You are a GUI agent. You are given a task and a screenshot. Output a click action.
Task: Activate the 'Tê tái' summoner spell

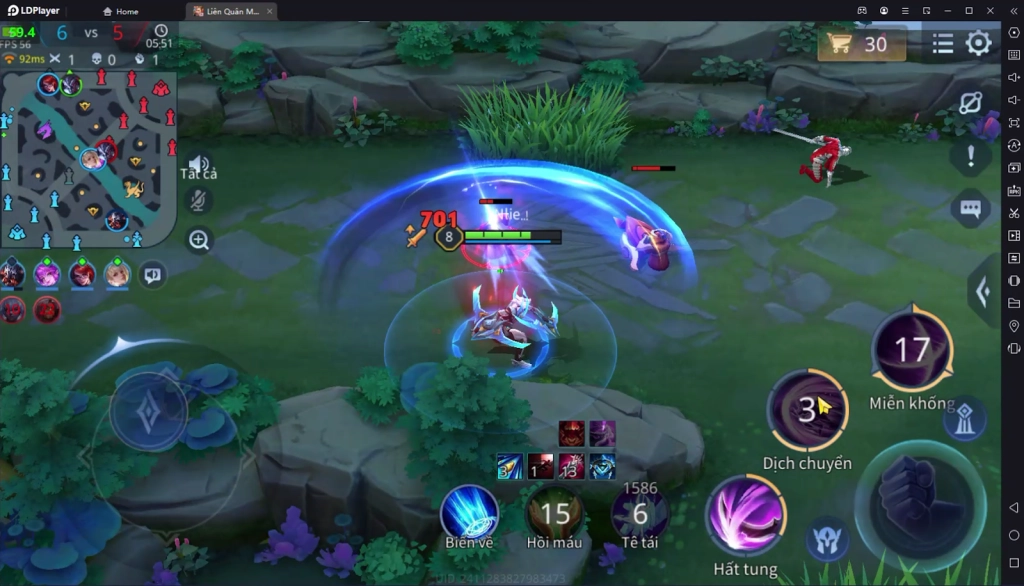tap(640, 514)
